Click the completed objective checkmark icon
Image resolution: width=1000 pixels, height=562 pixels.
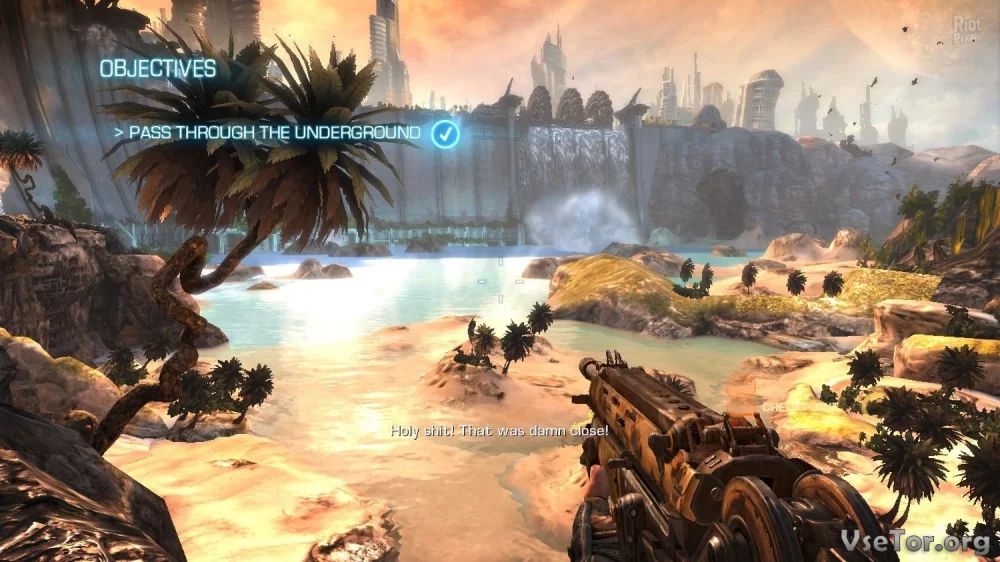tap(446, 133)
